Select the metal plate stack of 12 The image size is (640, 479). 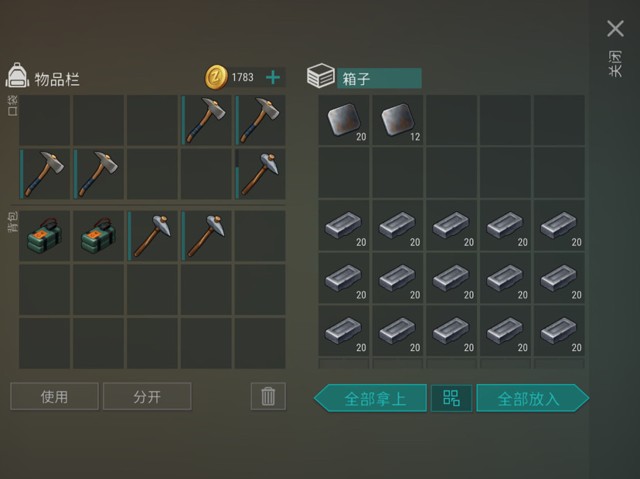(399, 120)
